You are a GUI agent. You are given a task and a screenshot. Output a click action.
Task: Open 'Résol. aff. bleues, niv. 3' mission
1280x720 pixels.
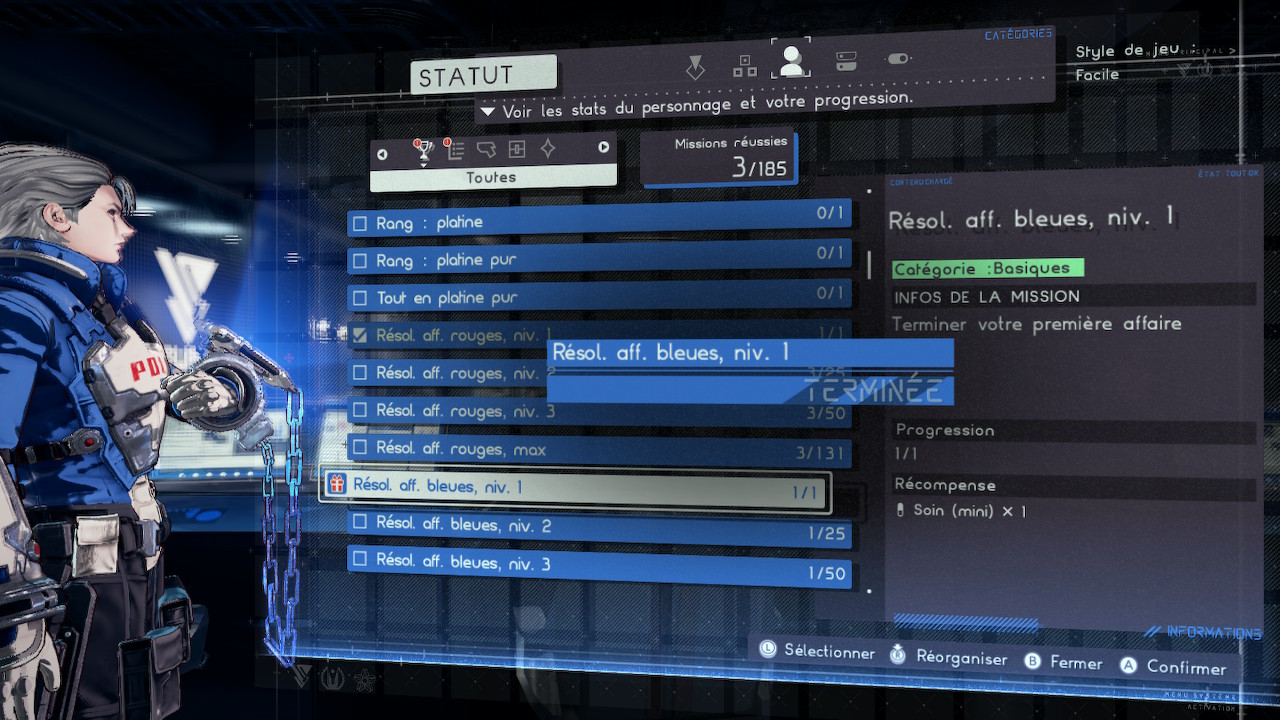(598, 563)
